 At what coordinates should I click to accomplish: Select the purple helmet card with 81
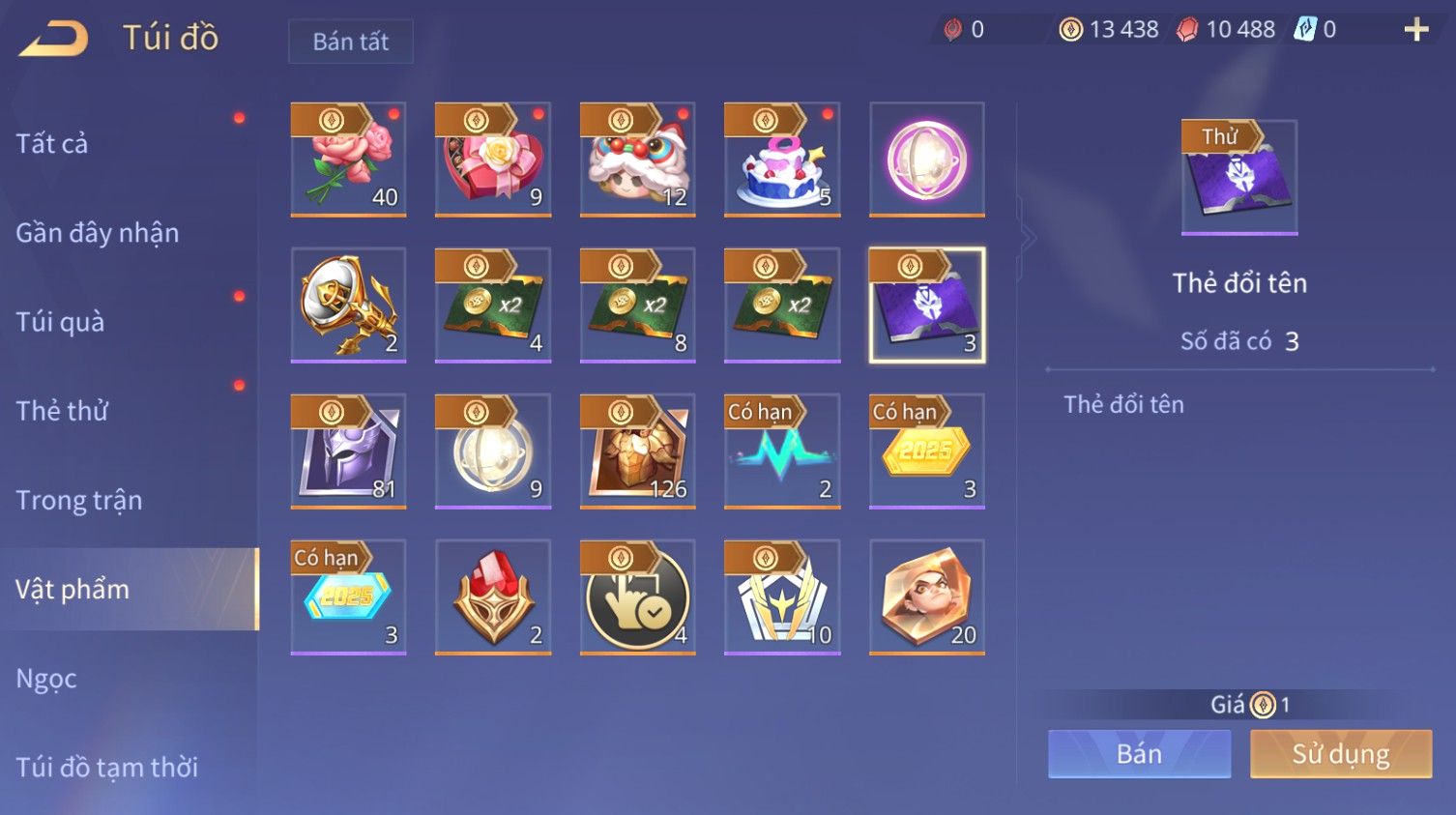tap(348, 451)
